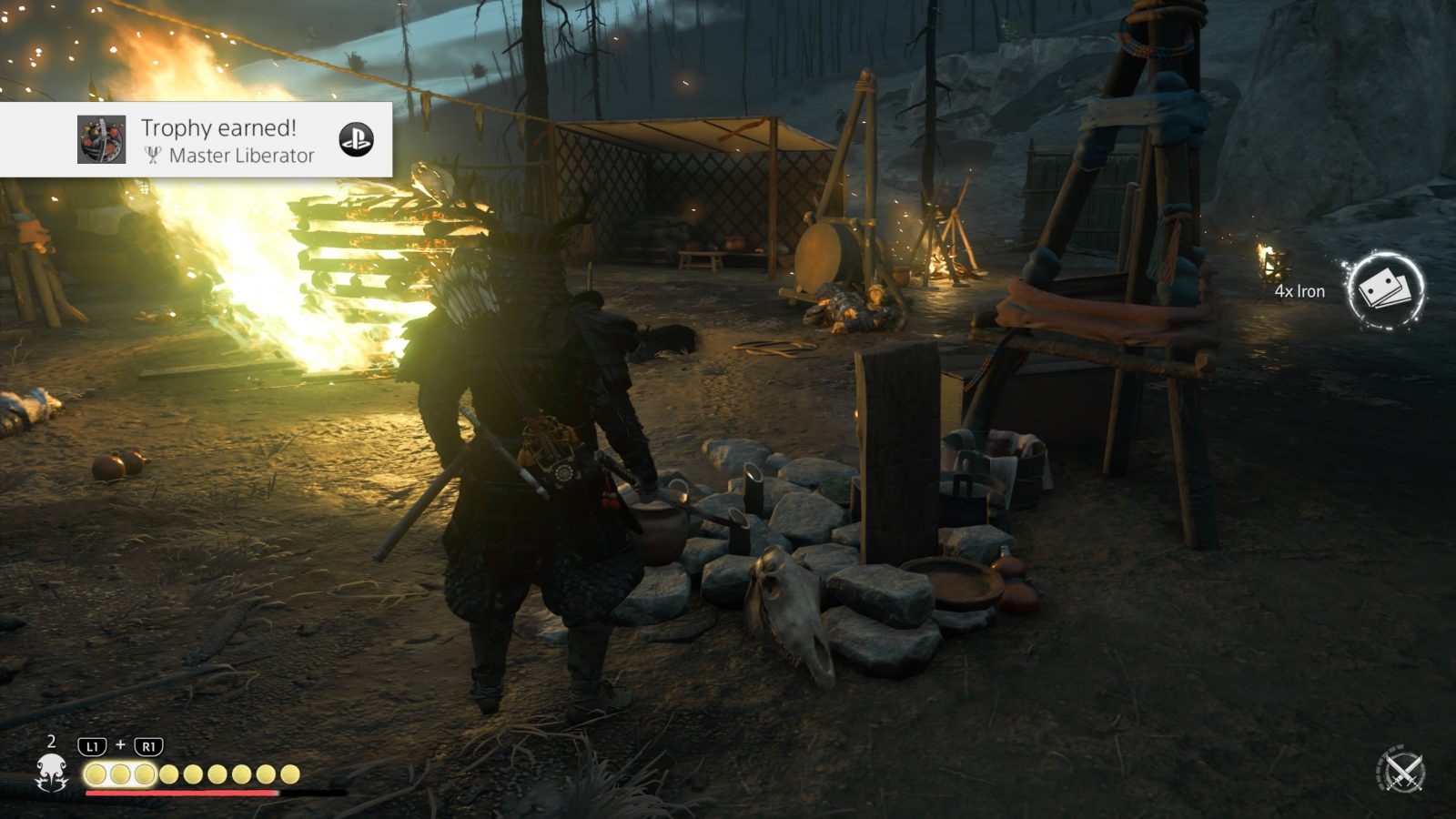Expand the ghost weapon ammo counter showing 2
Image resolution: width=1456 pixels, height=819 pixels.
point(50,742)
